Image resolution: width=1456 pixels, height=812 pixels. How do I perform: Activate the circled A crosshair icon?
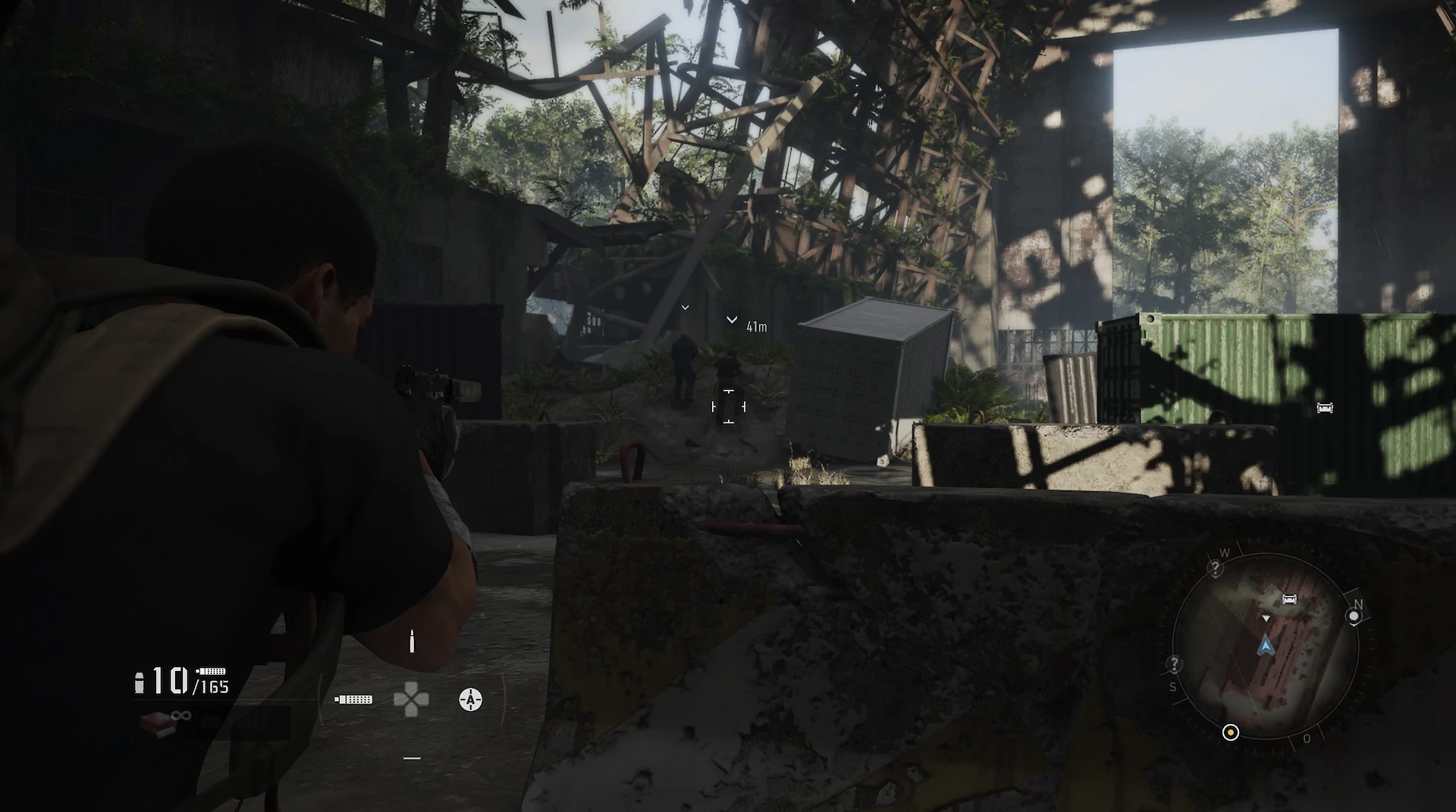point(470,699)
